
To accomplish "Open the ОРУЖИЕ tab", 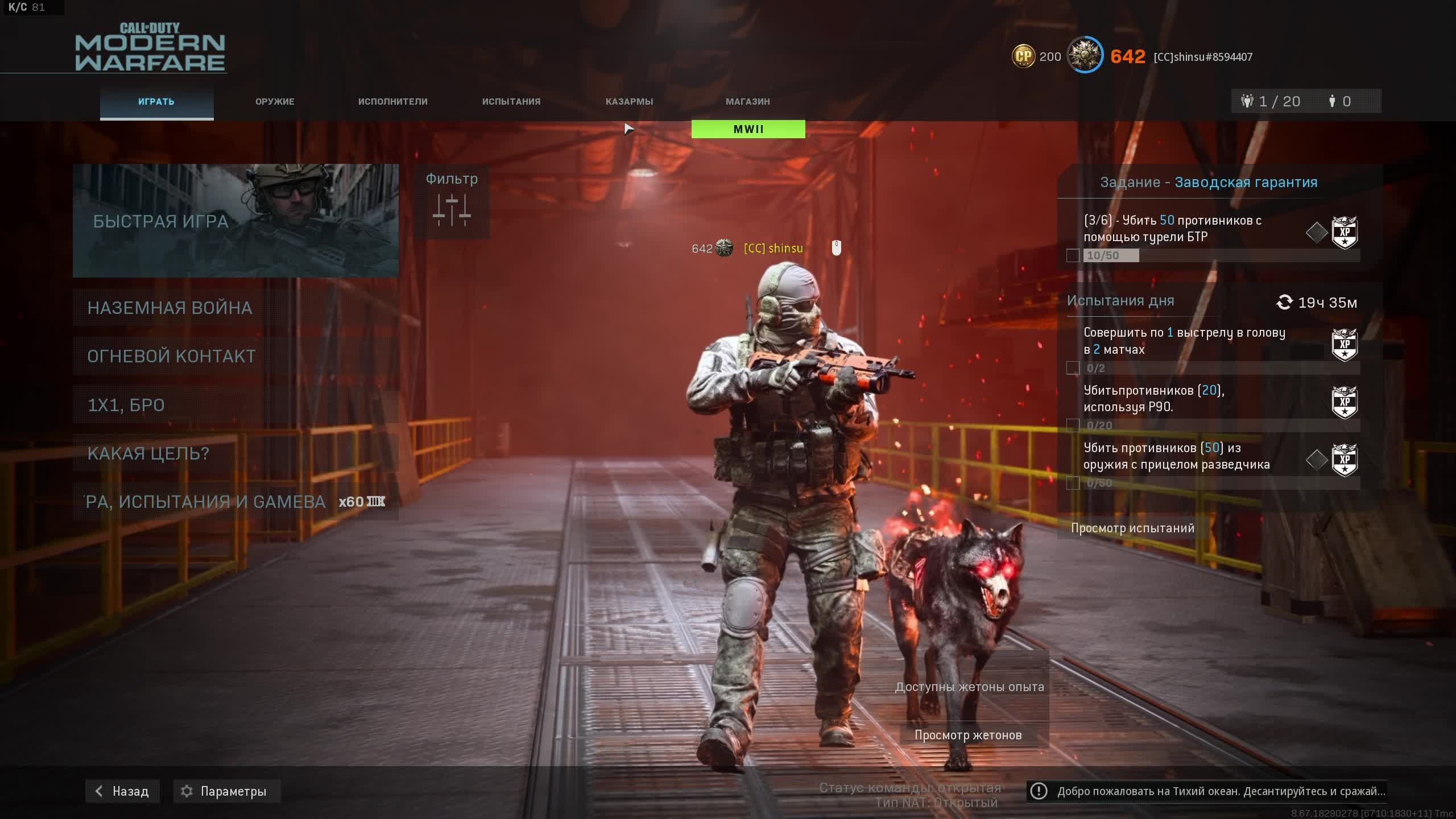I will (275, 102).
